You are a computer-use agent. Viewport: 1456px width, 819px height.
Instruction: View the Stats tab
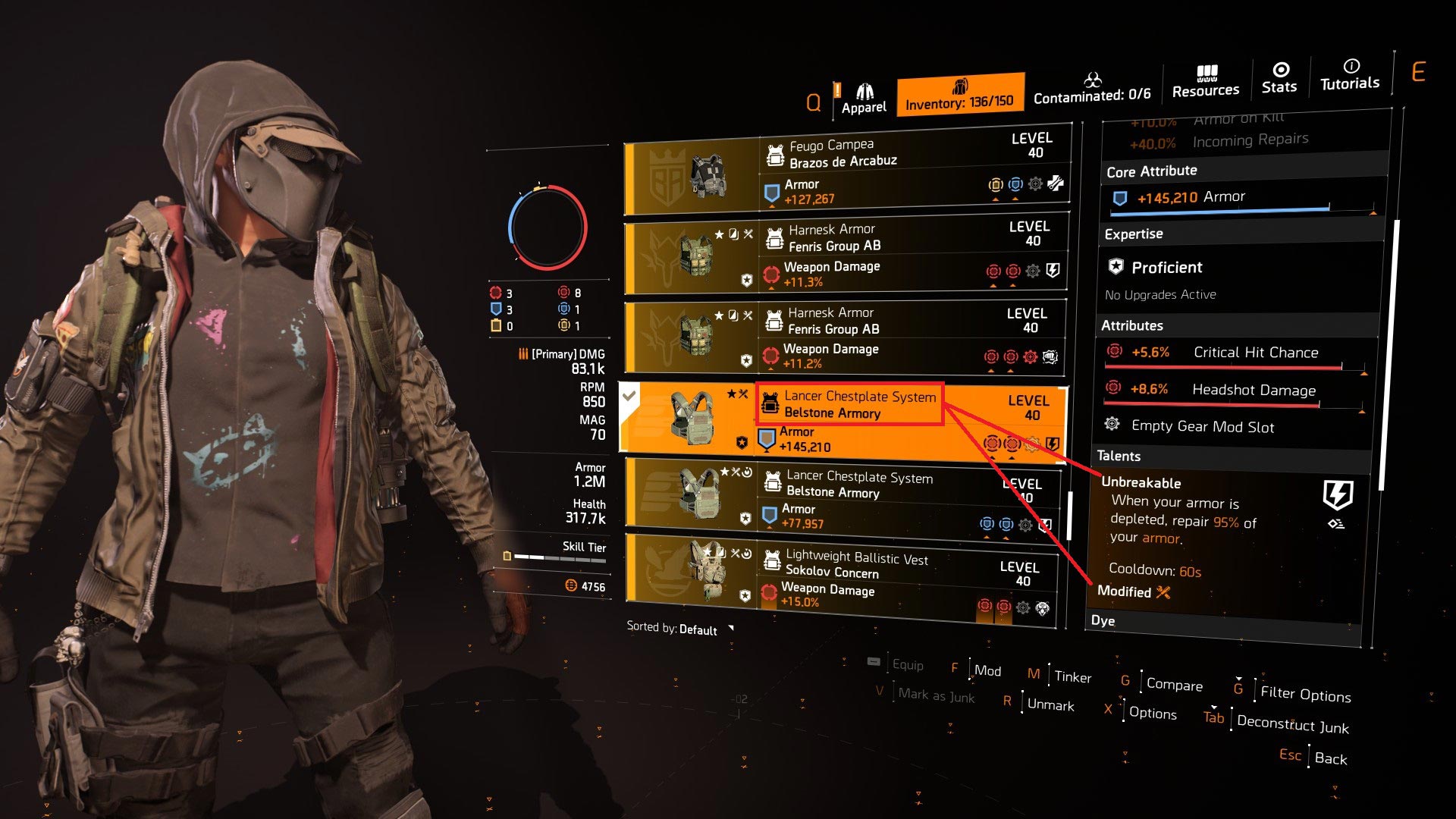[1279, 78]
